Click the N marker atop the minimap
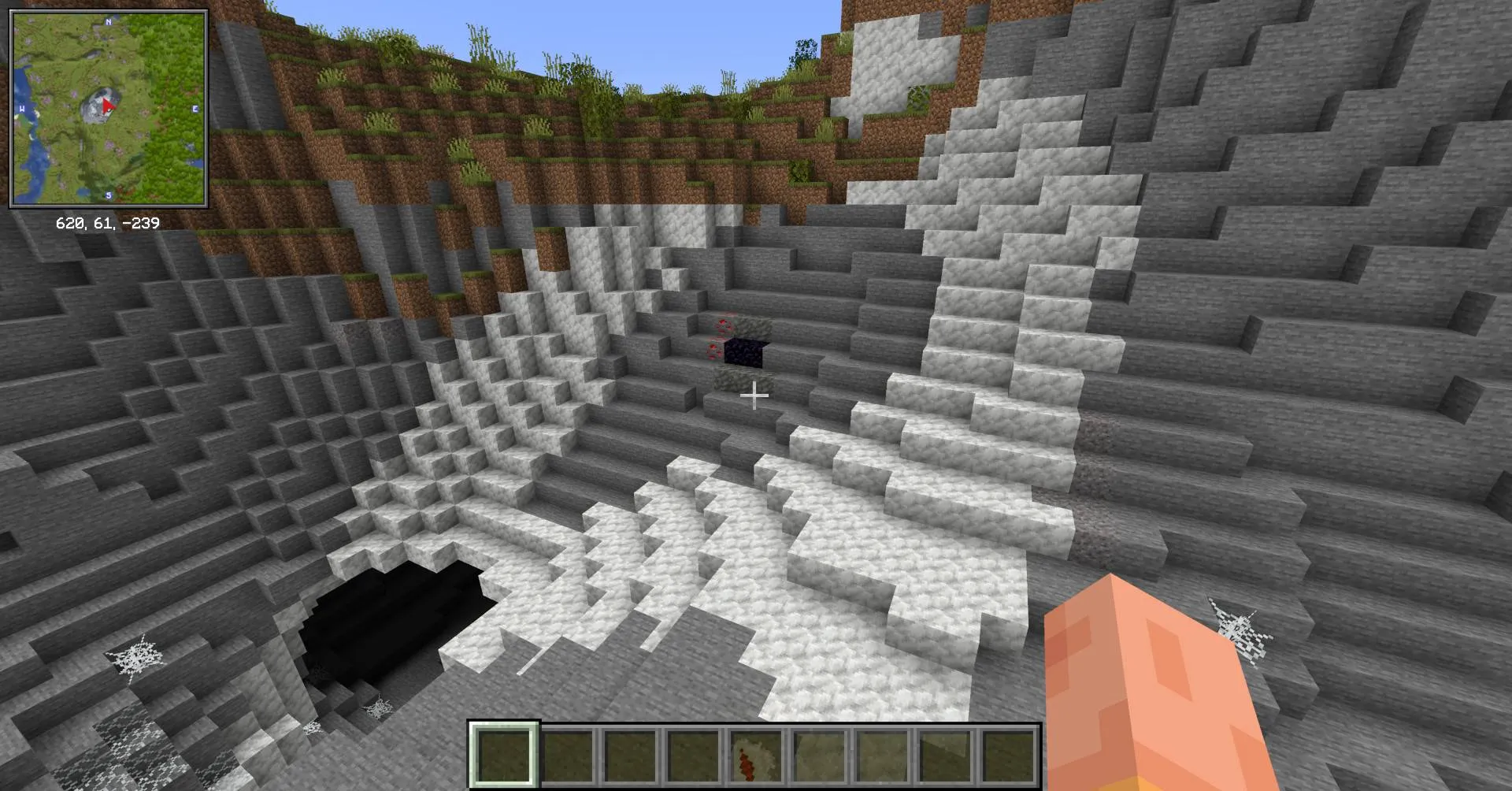The width and height of the screenshot is (1512, 791). point(108,24)
